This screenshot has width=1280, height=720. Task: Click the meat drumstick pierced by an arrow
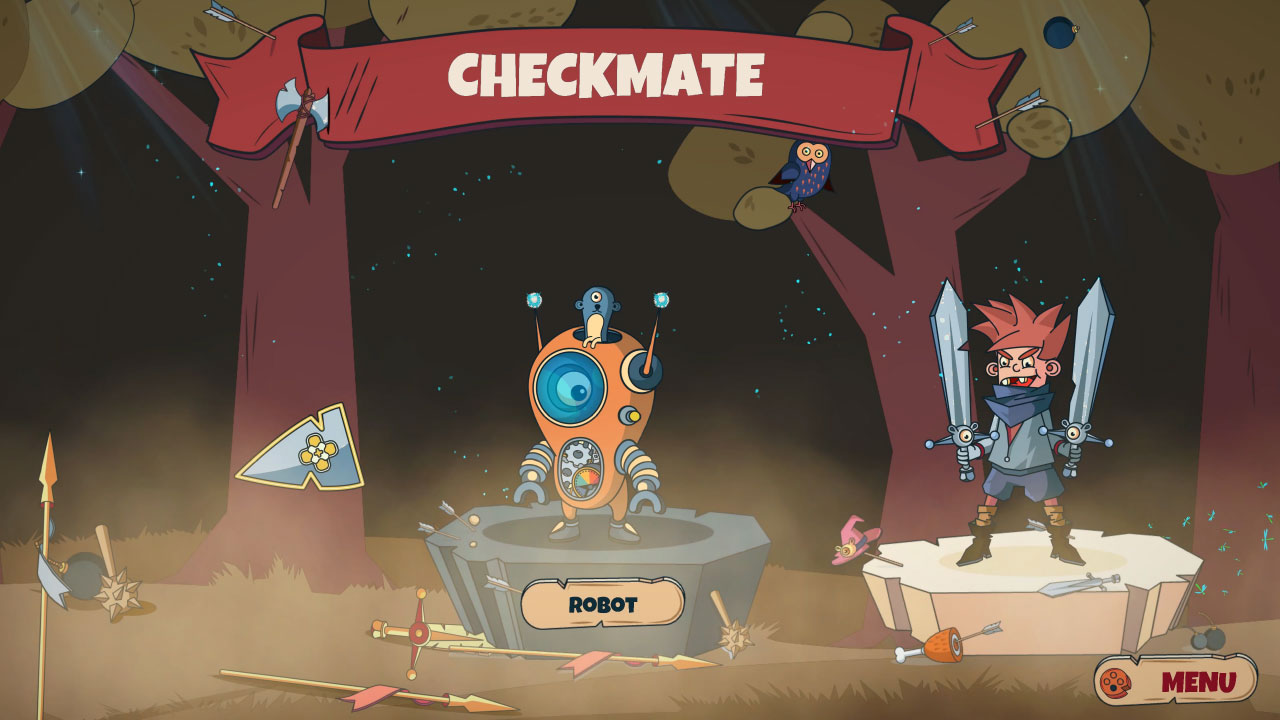940,645
